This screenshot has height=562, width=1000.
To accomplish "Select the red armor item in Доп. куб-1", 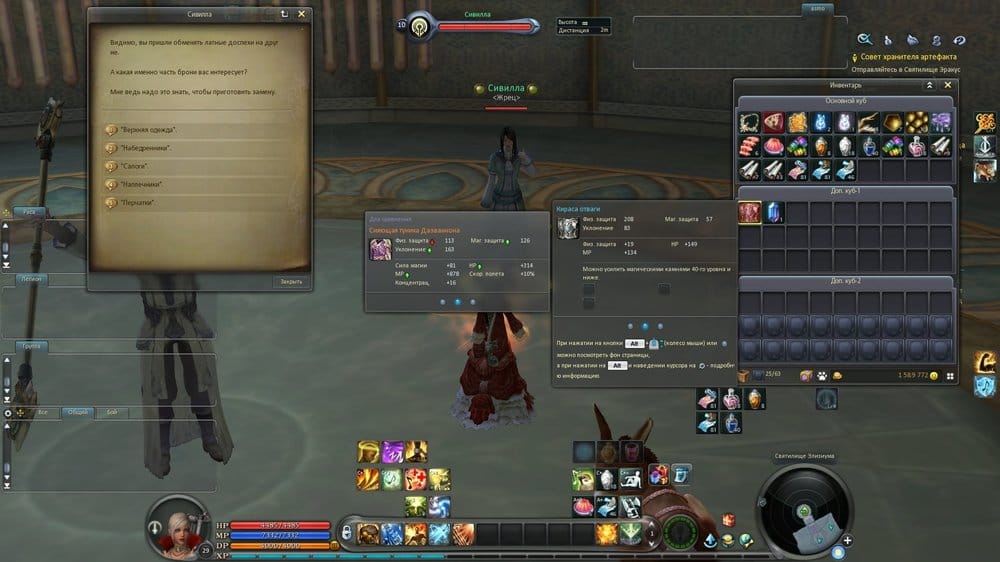I will (749, 212).
